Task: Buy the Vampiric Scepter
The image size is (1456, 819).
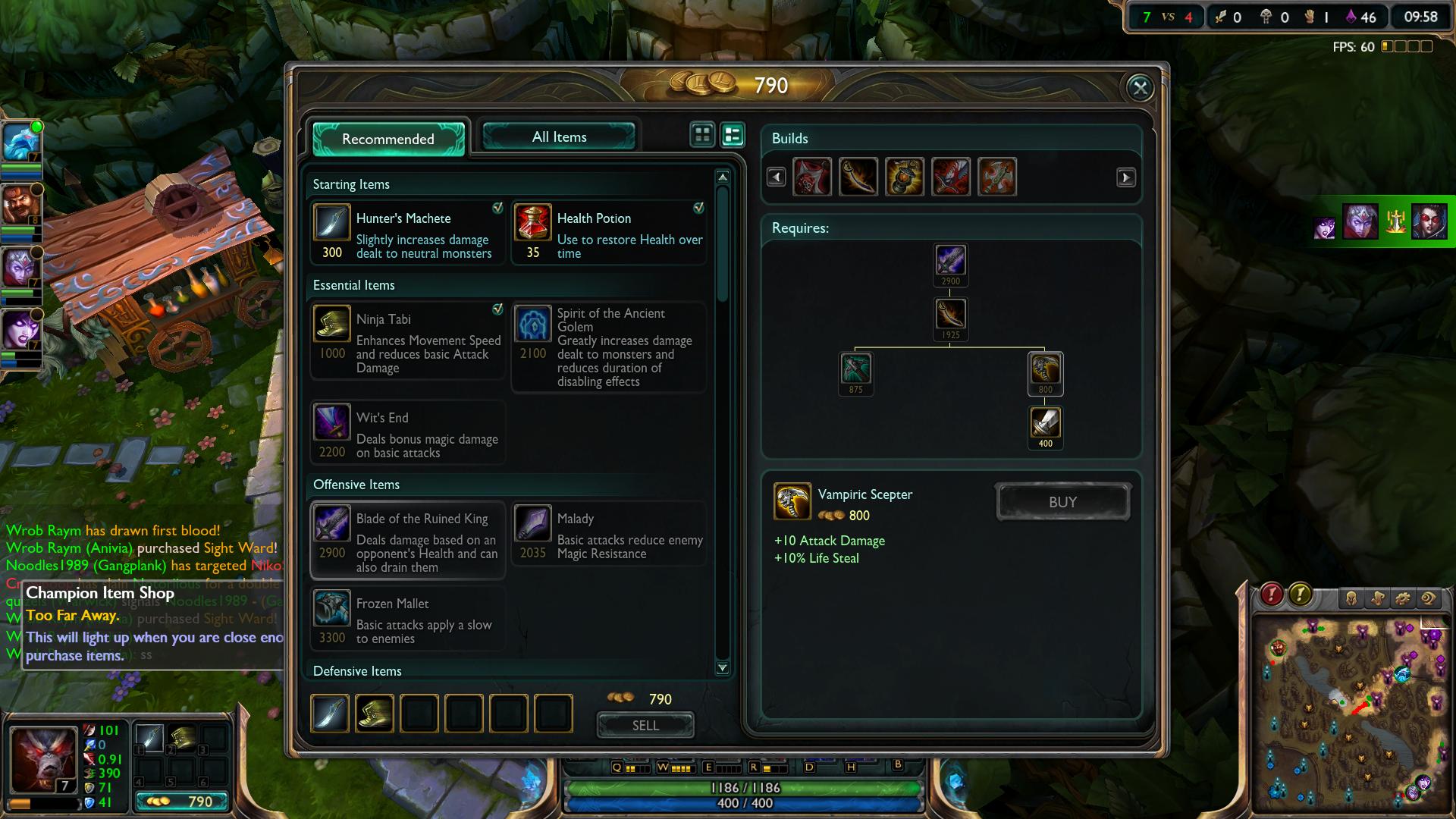Action: (x=1062, y=502)
